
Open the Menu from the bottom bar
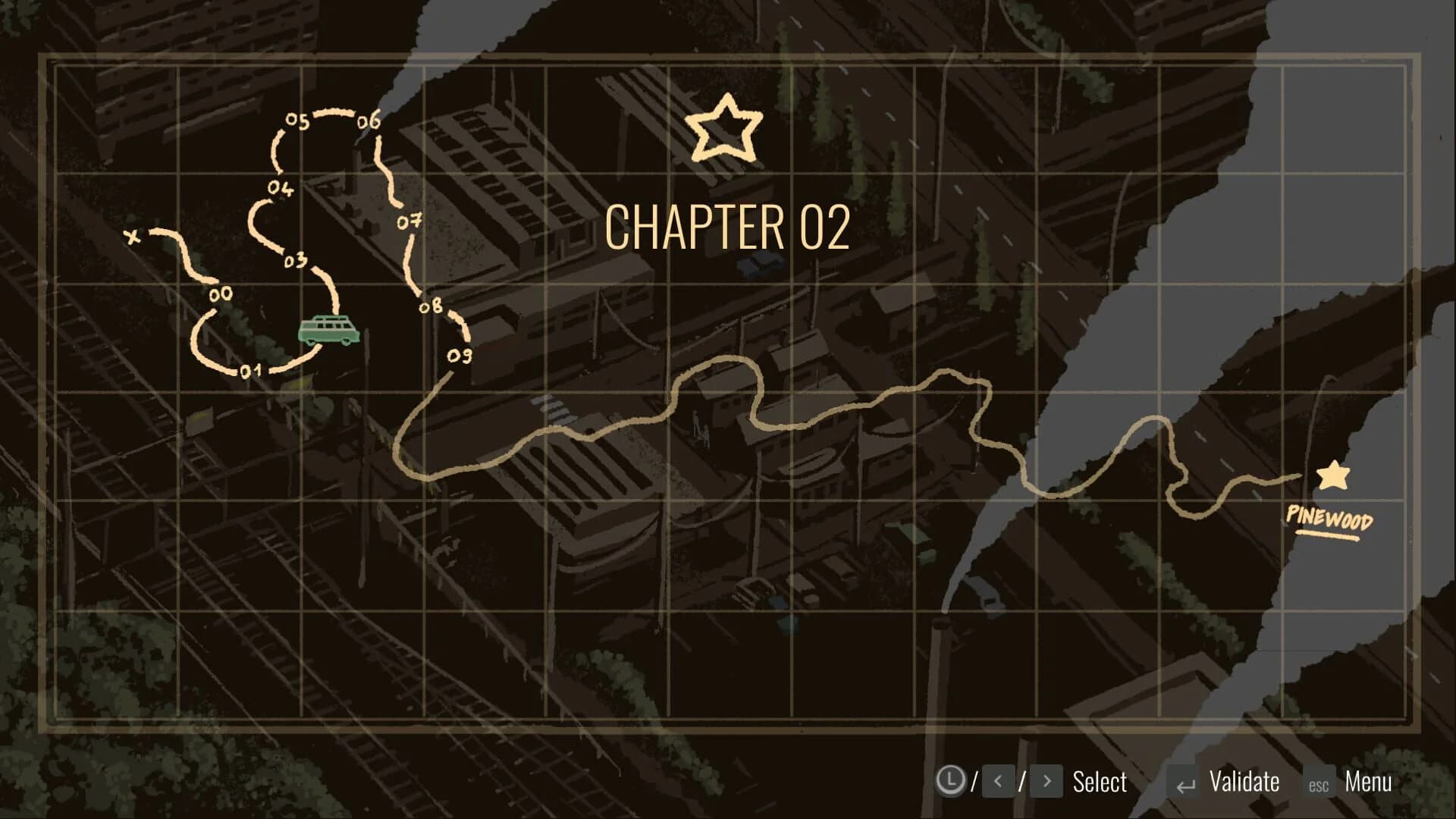tap(1369, 780)
